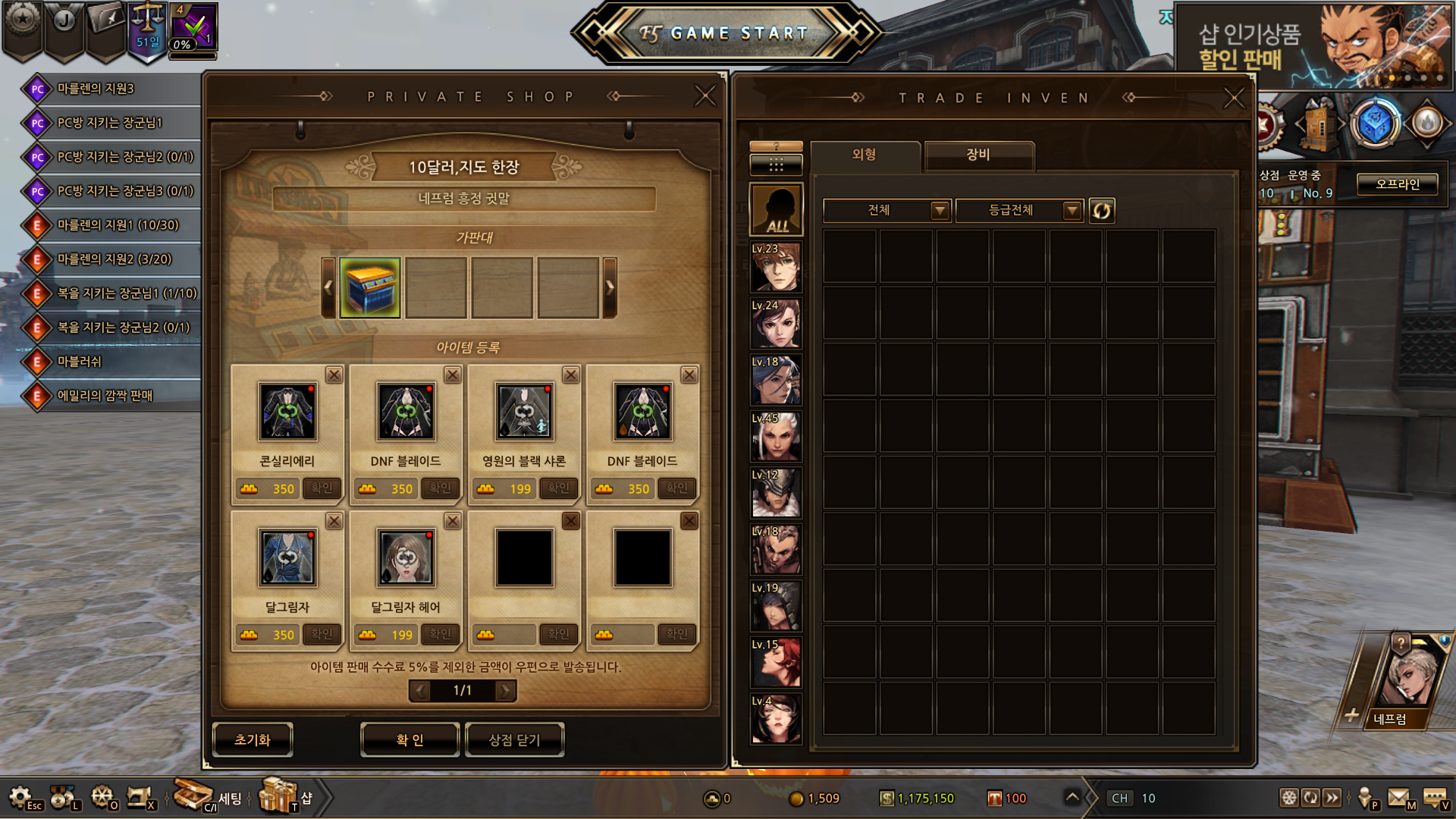Close the Trade Inven window
This screenshot has height=819, width=1456.
[1234, 97]
